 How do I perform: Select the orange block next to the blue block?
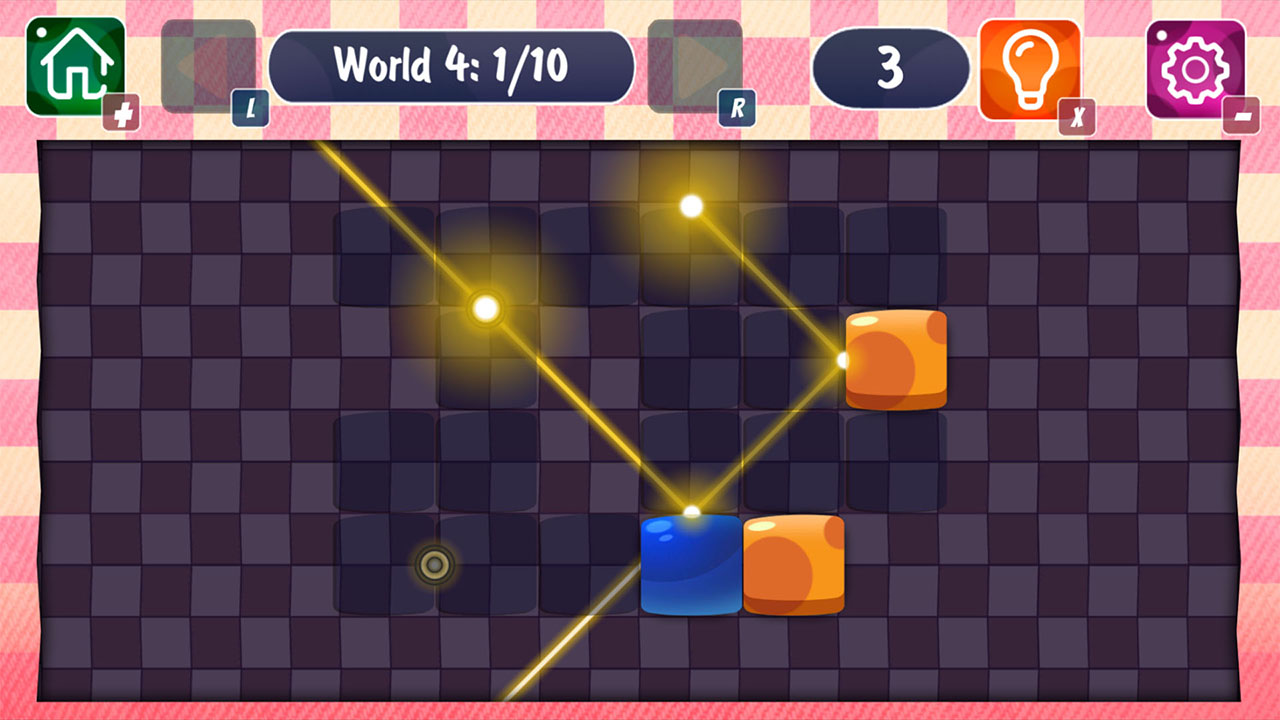pos(795,563)
